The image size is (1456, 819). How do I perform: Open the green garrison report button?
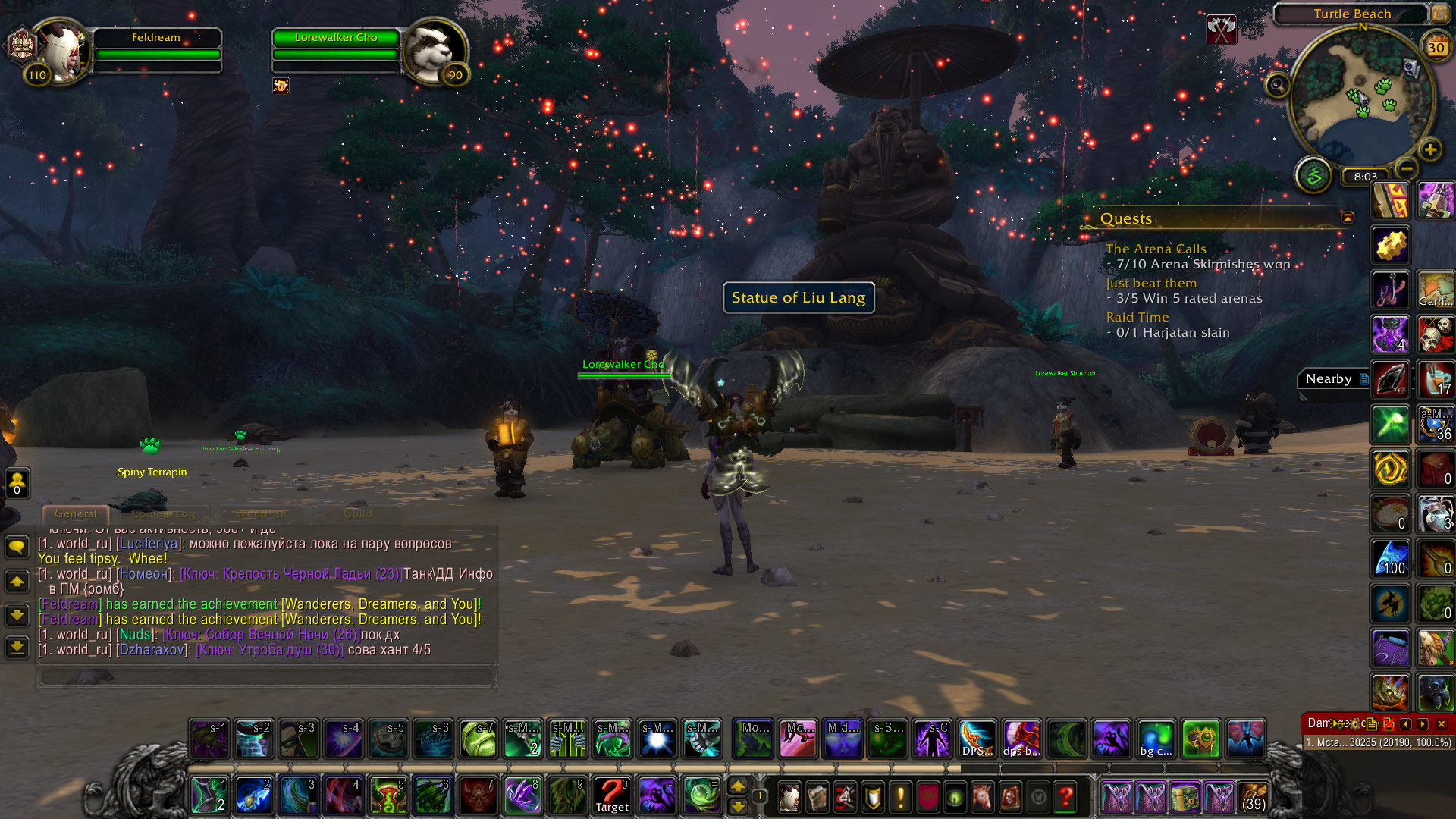pyautogui.click(x=1313, y=176)
